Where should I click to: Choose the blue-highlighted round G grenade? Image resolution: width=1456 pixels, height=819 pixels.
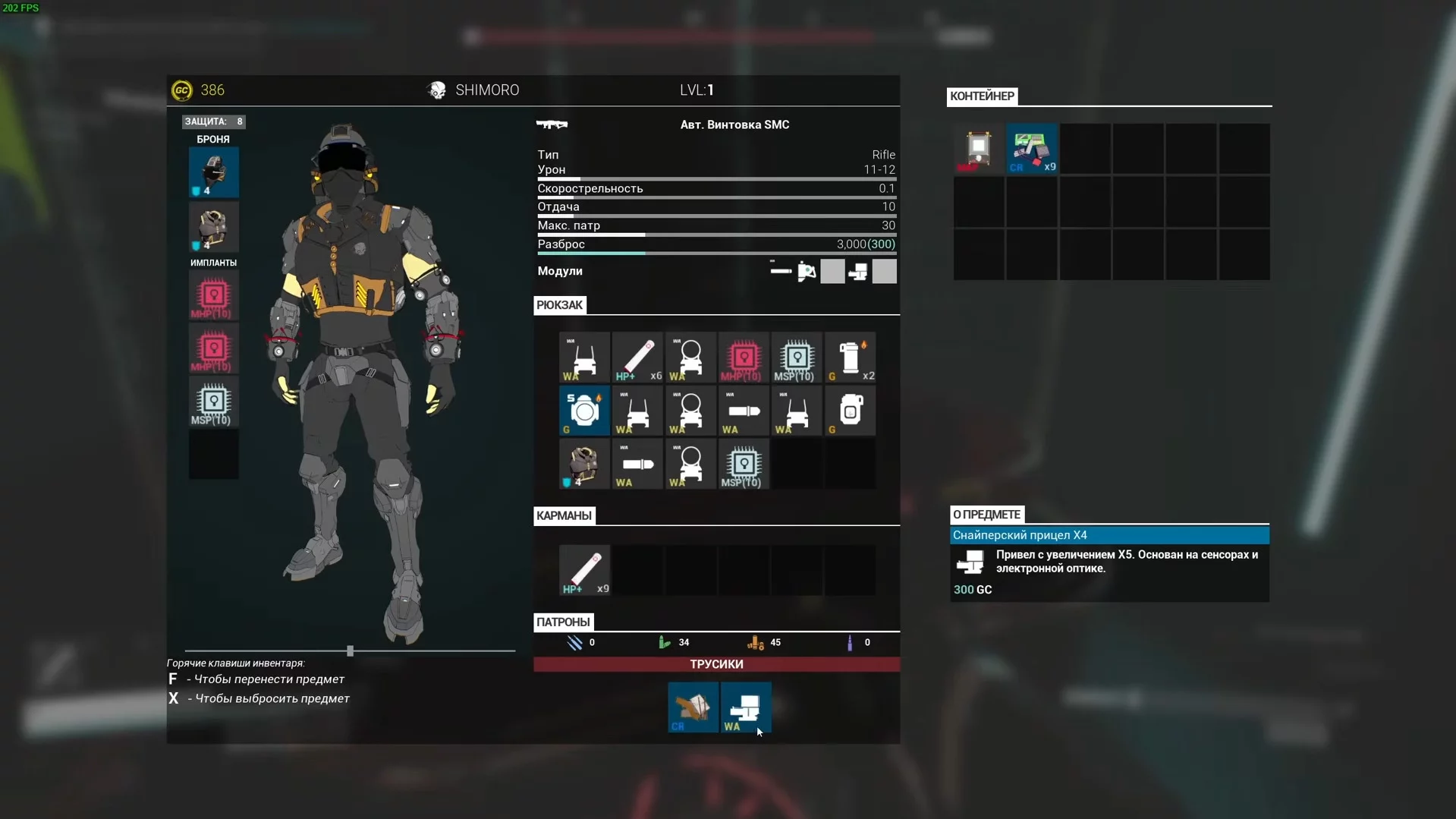pos(584,411)
